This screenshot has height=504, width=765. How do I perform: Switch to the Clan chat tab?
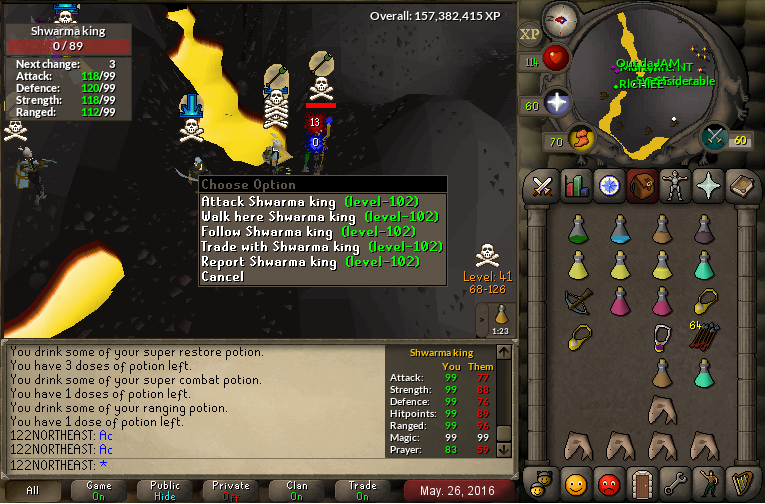[x=297, y=490]
